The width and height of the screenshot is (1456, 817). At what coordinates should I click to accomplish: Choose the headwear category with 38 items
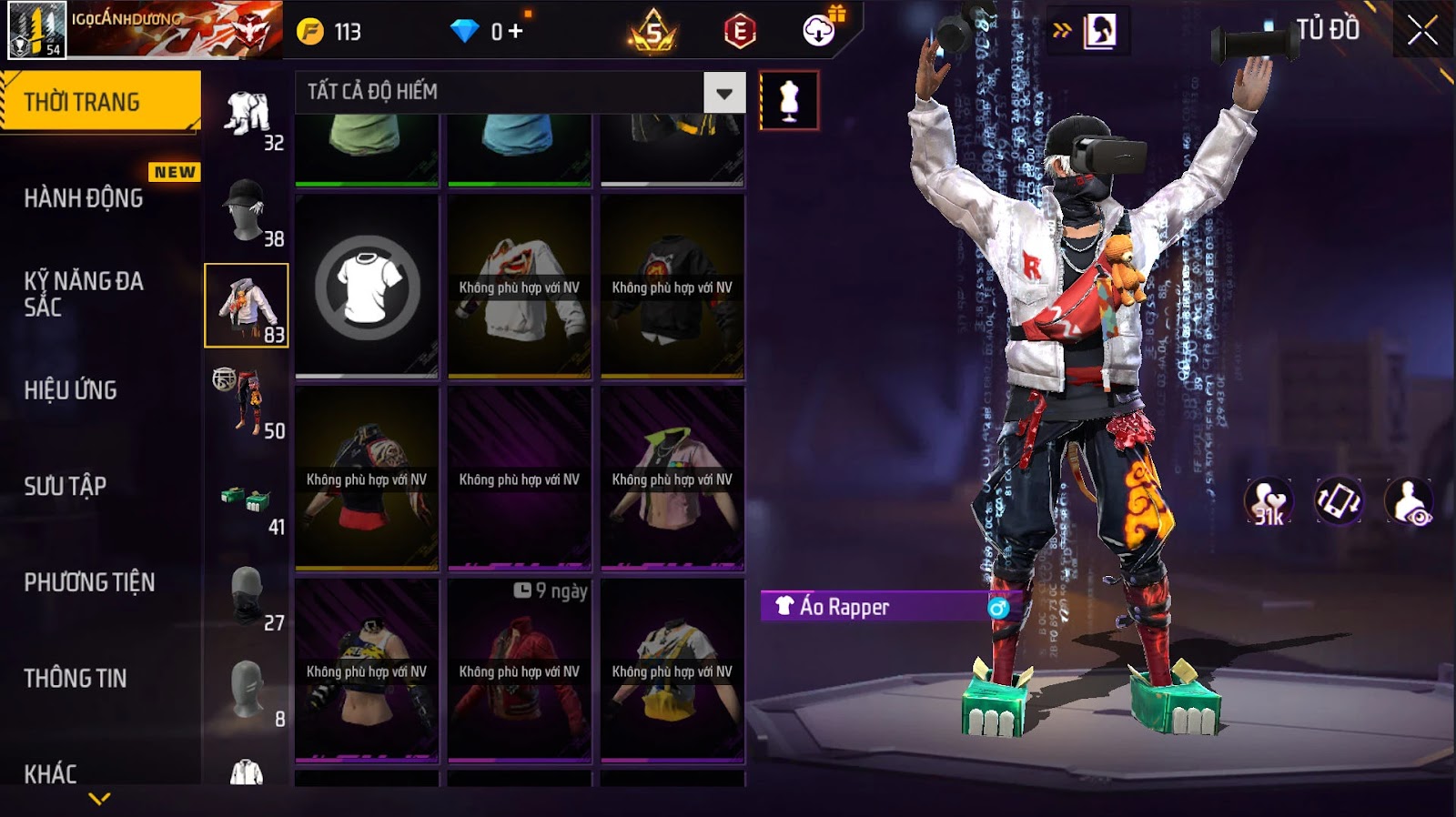click(248, 211)
